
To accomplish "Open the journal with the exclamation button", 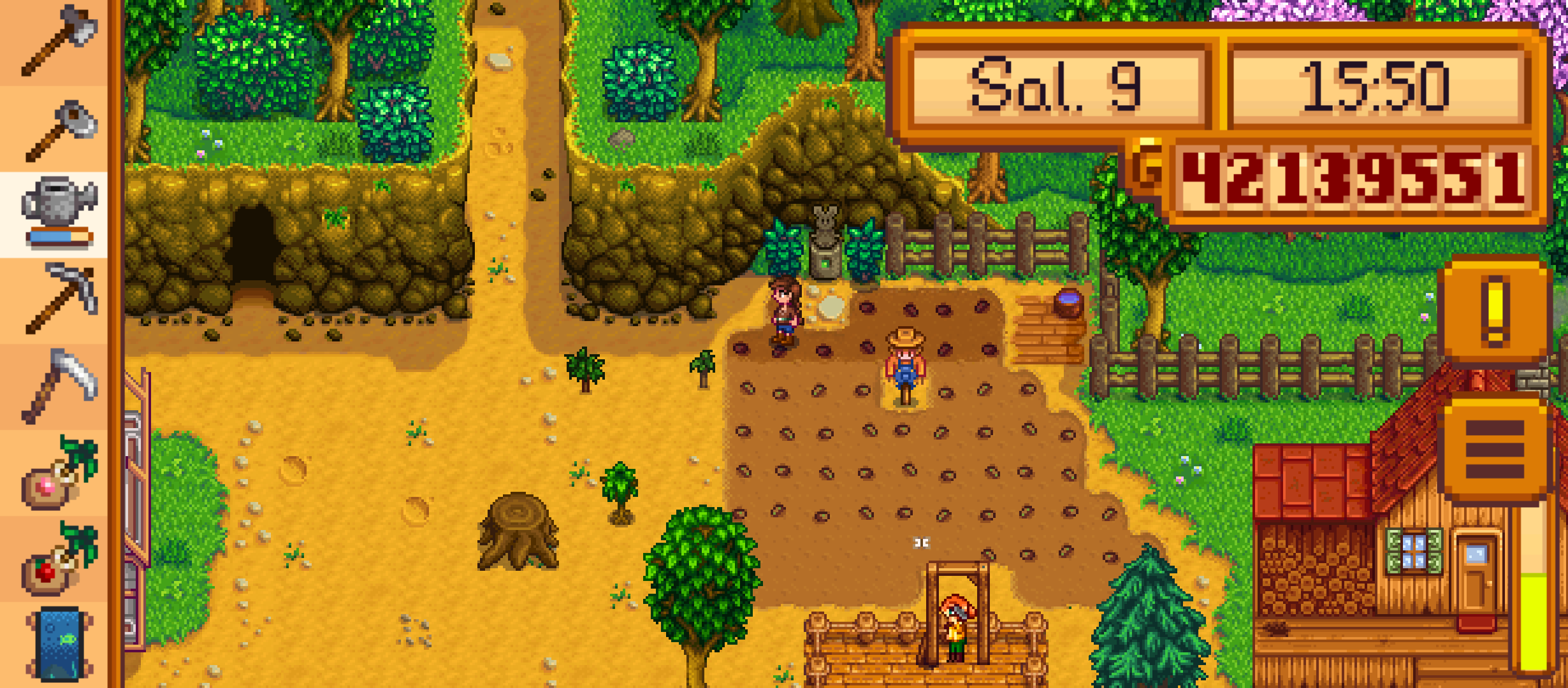I will tap(1495, 310).
